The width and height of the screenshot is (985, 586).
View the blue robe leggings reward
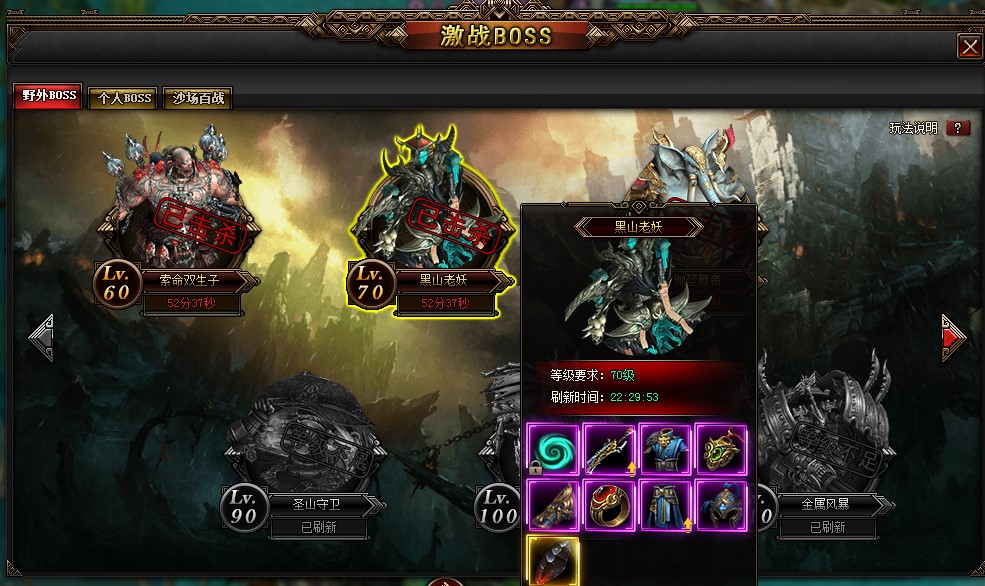click(665, 505)
